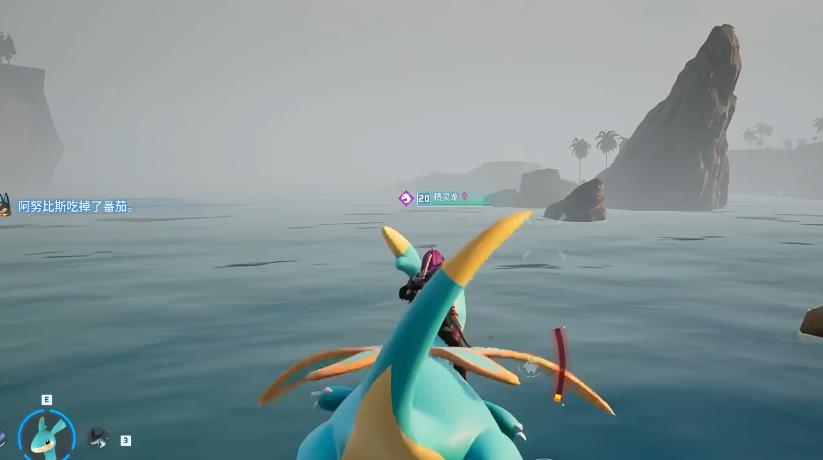Viewport: 823px width, 460px height.
Task: Click the purple element badge beside 精灵龙
Action: click(406, 198)
